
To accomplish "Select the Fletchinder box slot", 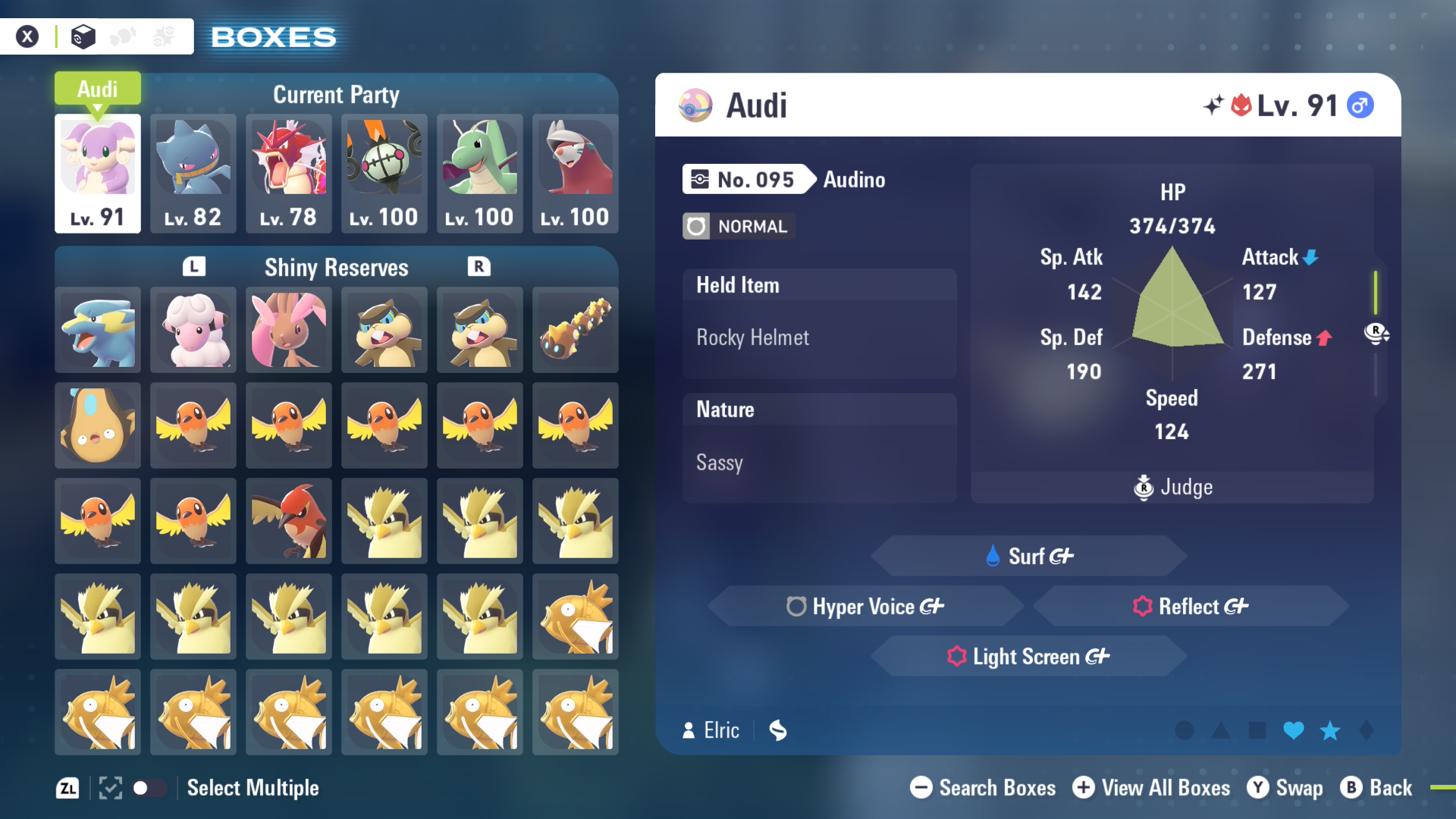I will tap(289, 521).
